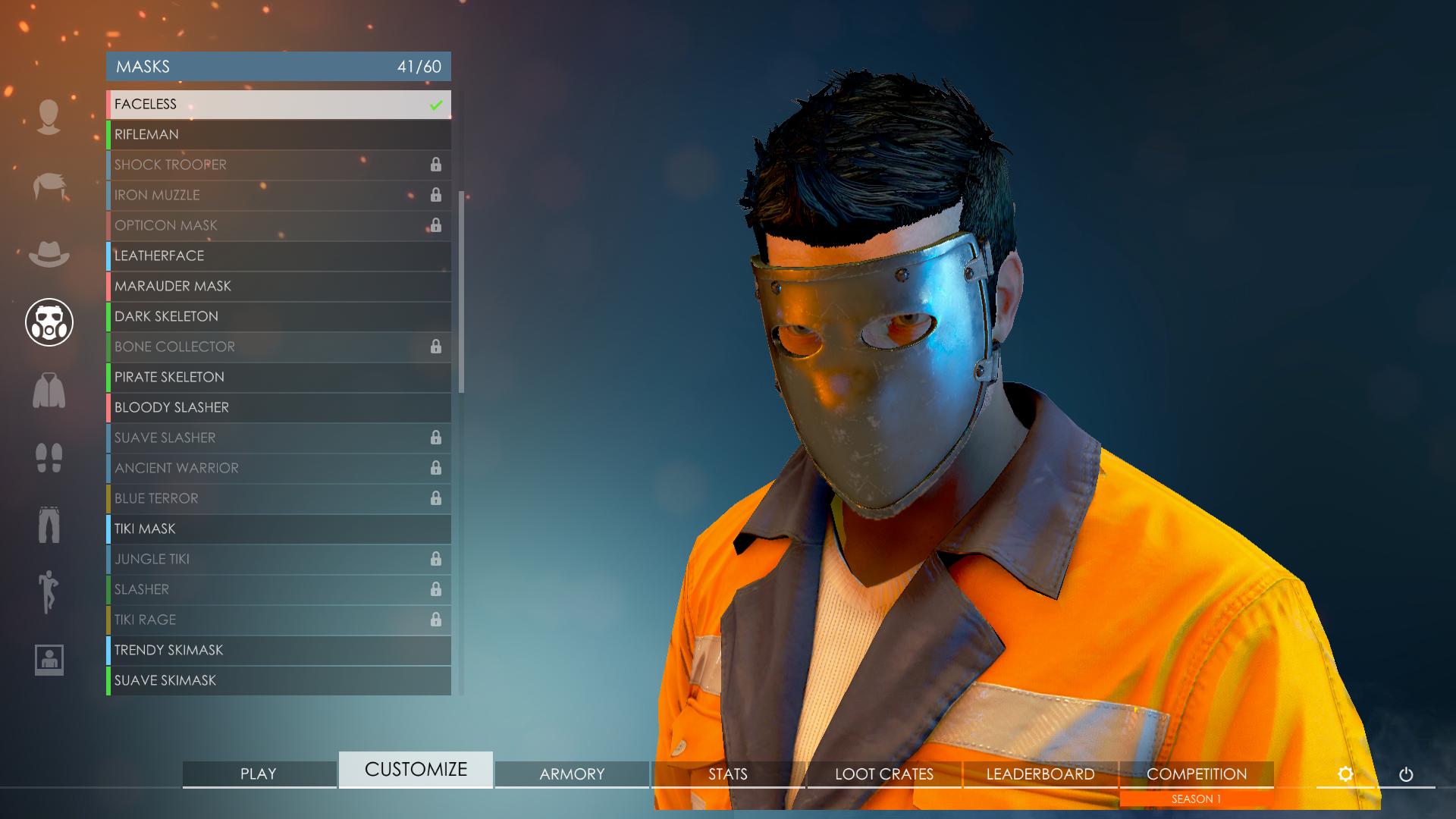The width and height of the screenshot is (1456, 819).
Task: Open the player card section
Action: coord(49,660)
